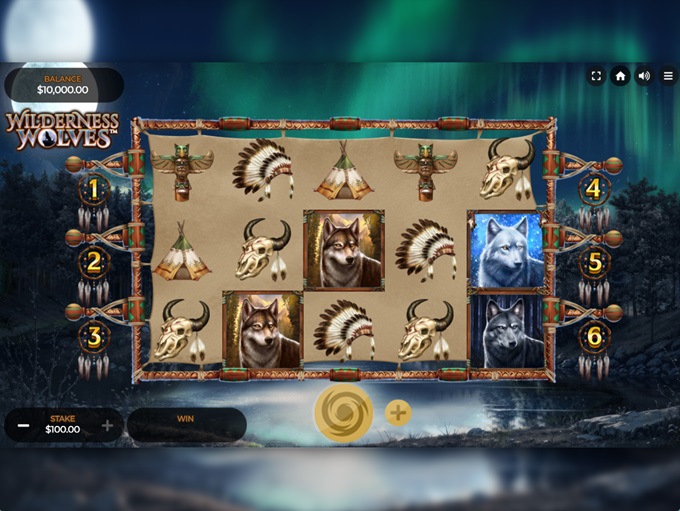The image size is (680, 511).
Task: Select payline marker 3
Action: click(x=94, y=336)
